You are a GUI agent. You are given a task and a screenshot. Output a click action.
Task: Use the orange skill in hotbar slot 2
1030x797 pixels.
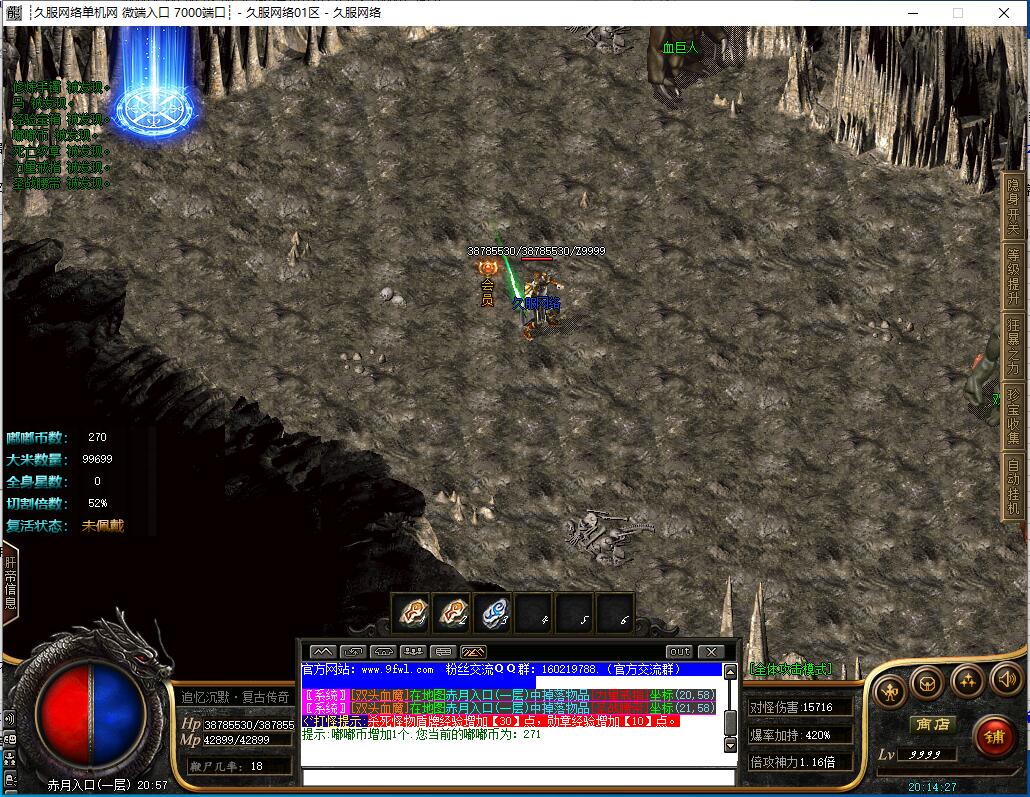pos(452,612)
